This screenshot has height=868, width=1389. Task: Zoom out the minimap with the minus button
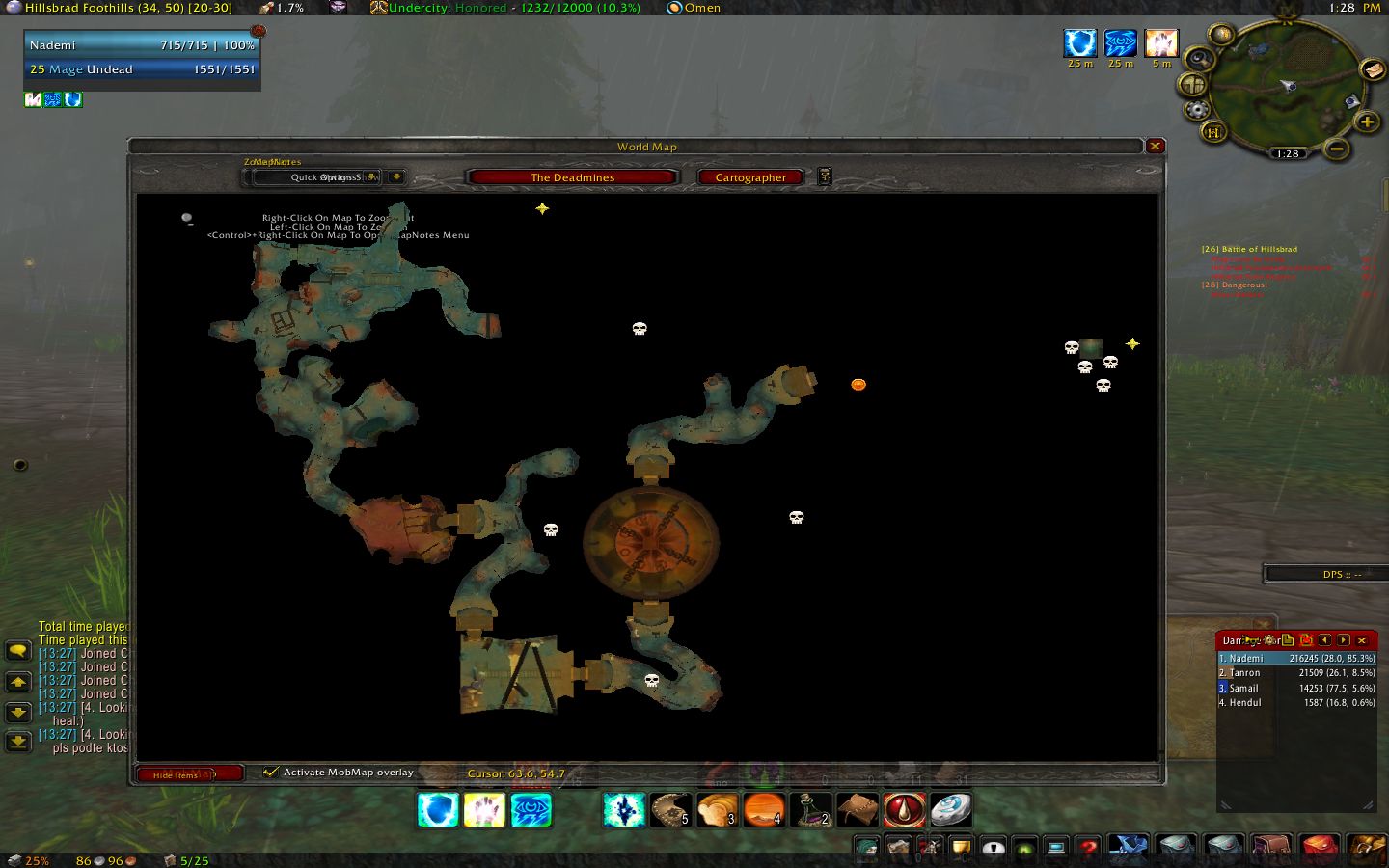tap(1336, 149)
